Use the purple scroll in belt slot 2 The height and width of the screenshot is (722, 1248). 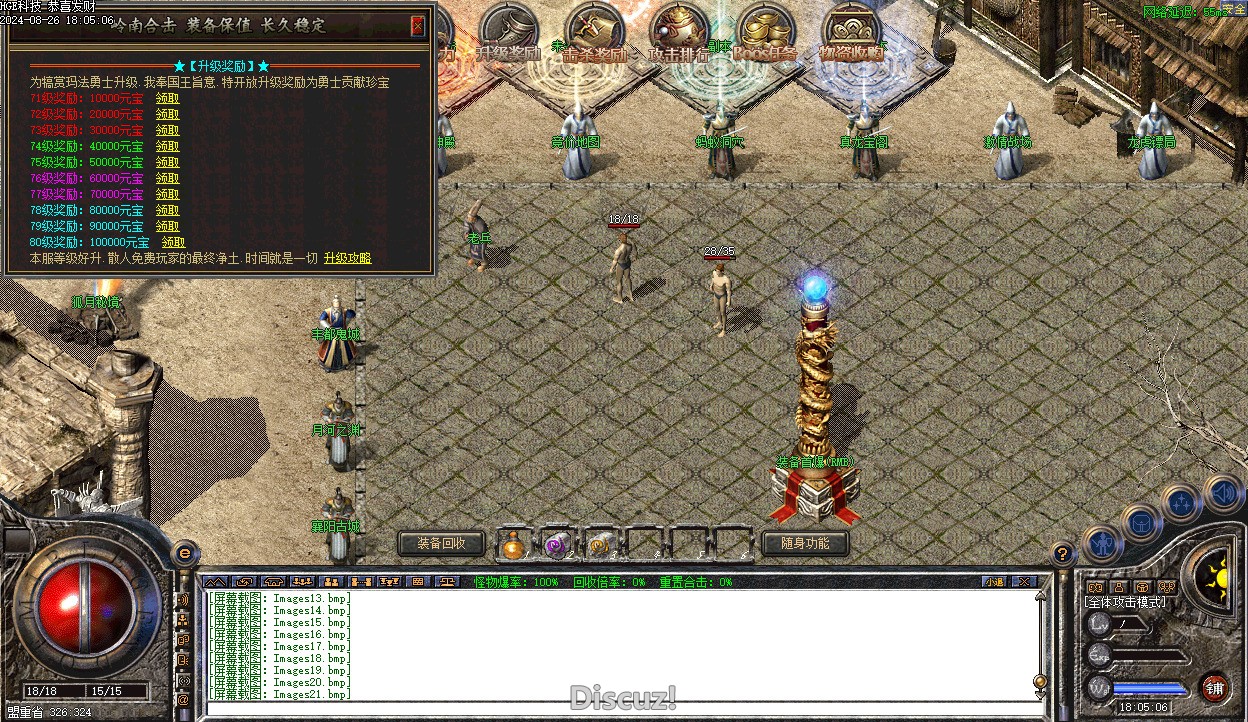click(x=556, y=544)
